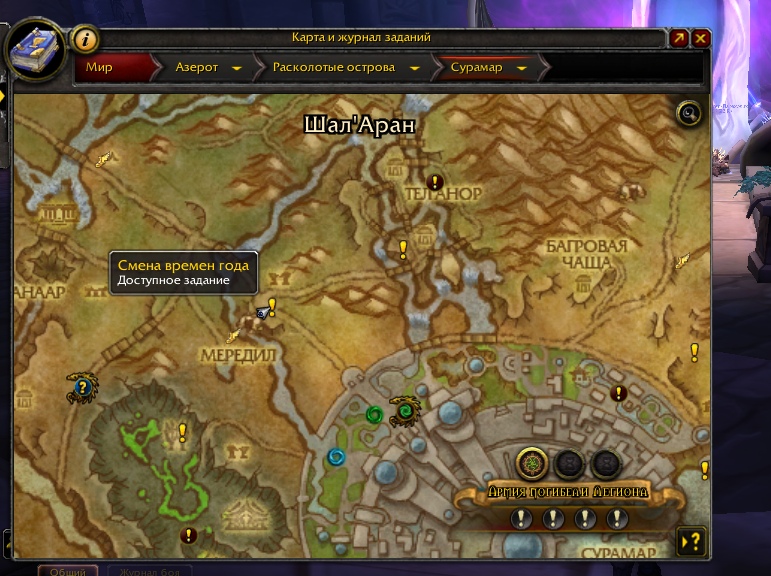Toggle the quest log panel with question-mark button

[x=690, y=541]
